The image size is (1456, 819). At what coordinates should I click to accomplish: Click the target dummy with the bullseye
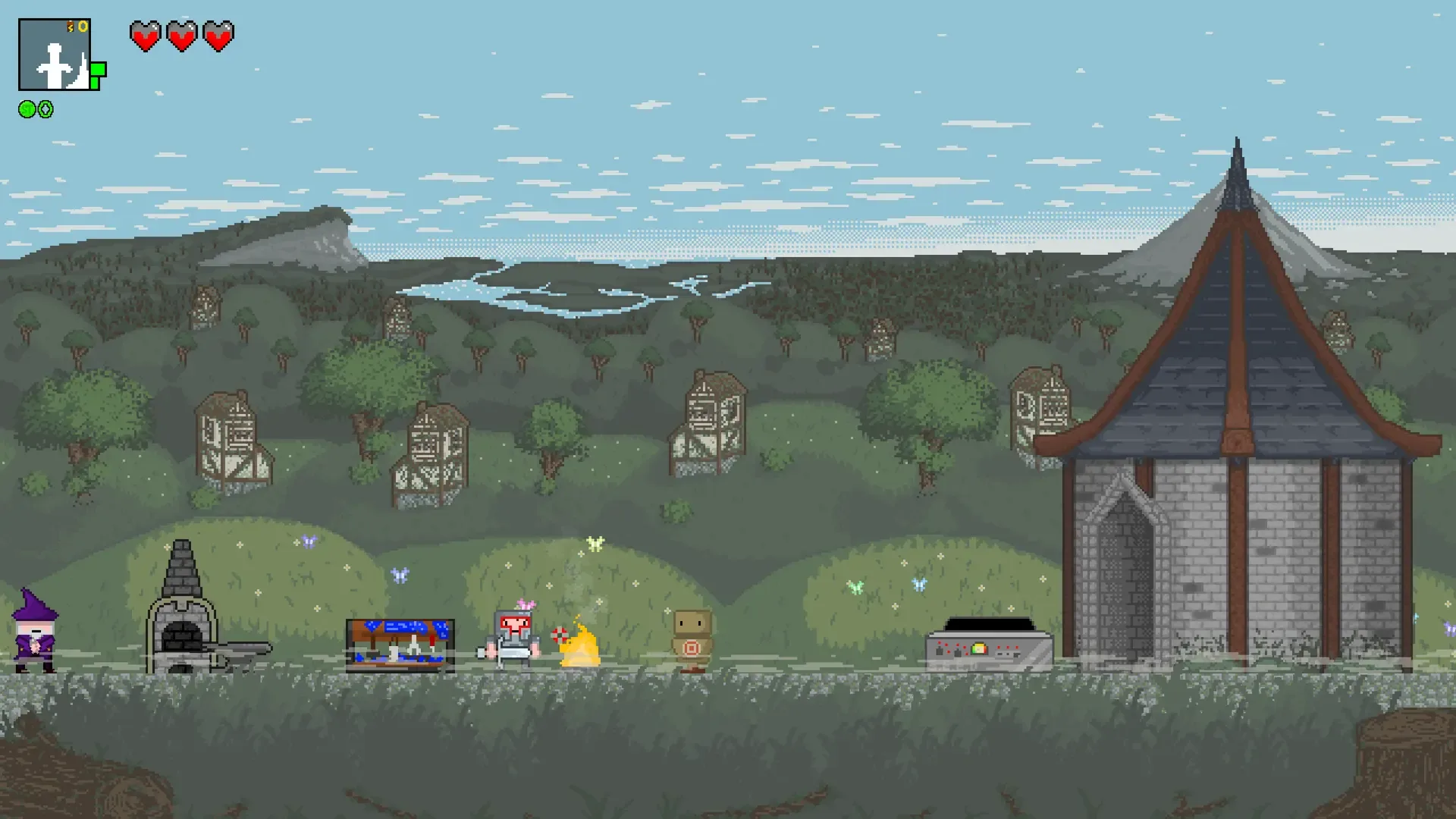tap(692, 641)
